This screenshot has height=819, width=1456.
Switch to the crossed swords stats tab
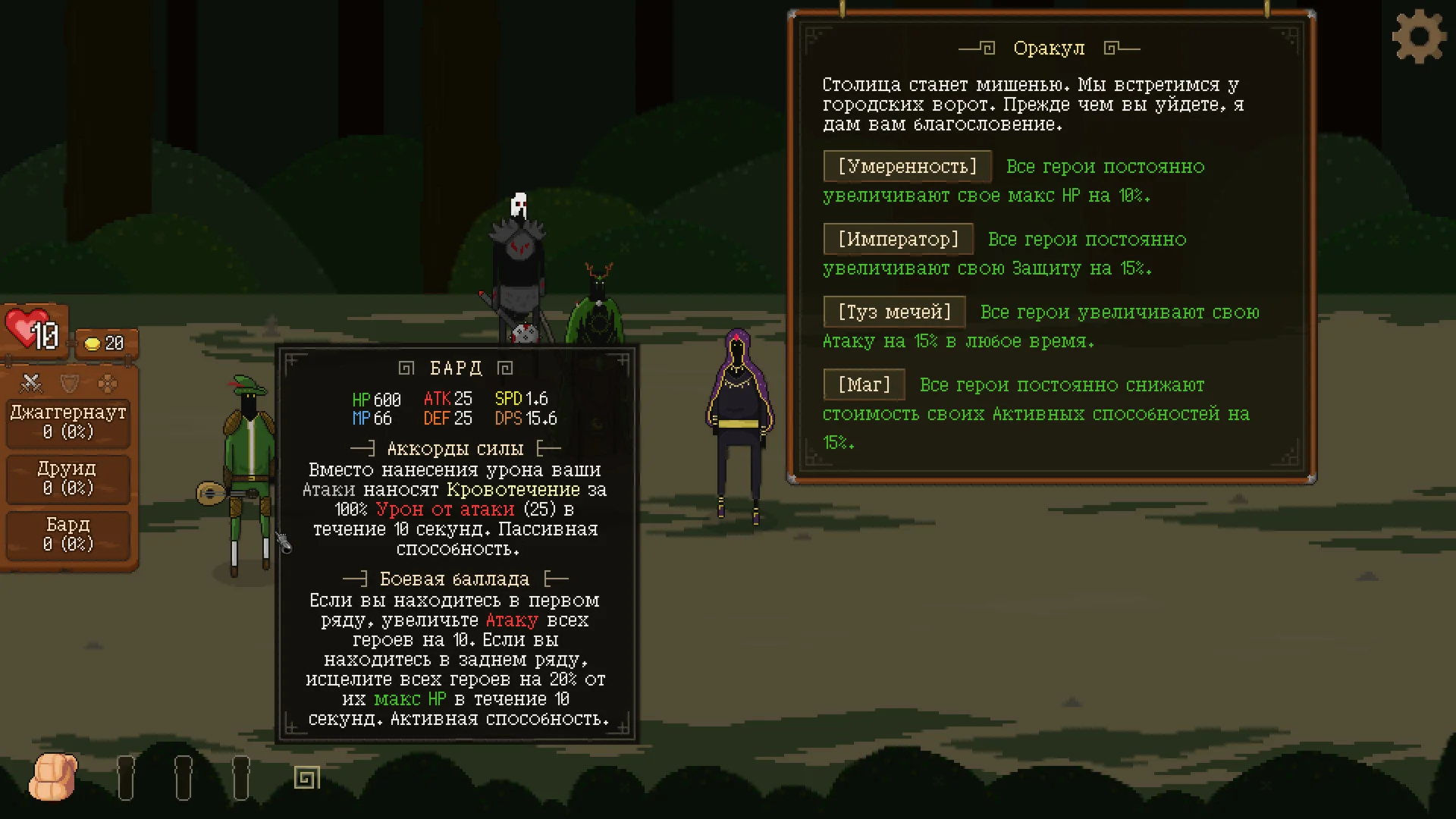pyautogui.click(x=31, y=384)
